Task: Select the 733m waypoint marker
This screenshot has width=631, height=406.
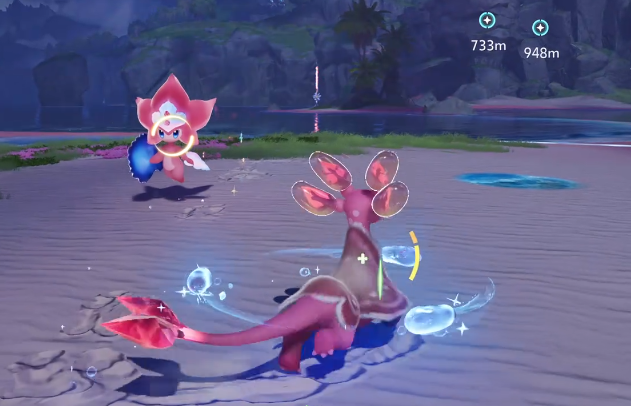Action: point(487,20)
